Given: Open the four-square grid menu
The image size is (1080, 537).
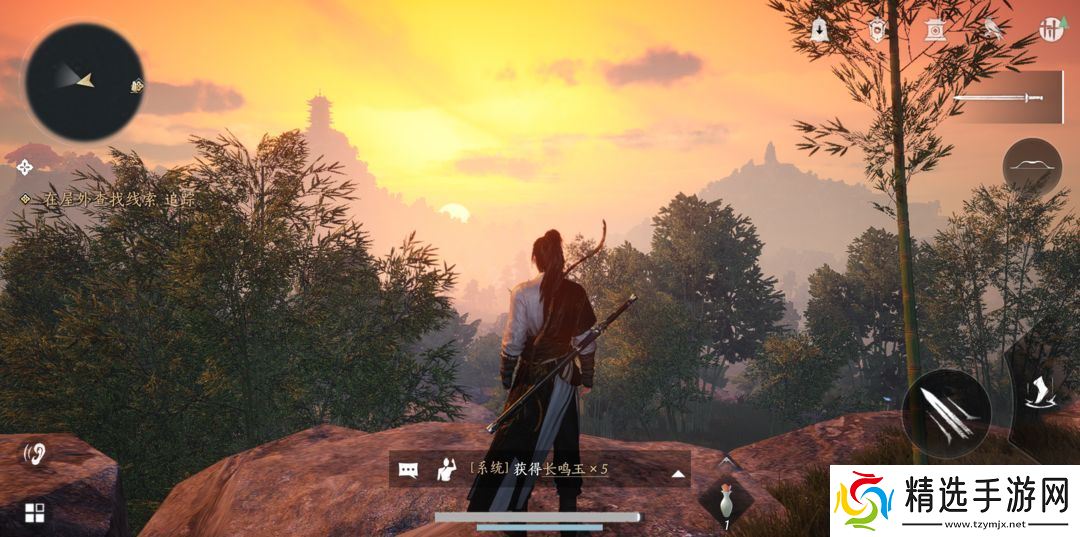Looking at the screenshot, I should coord(35,513).
